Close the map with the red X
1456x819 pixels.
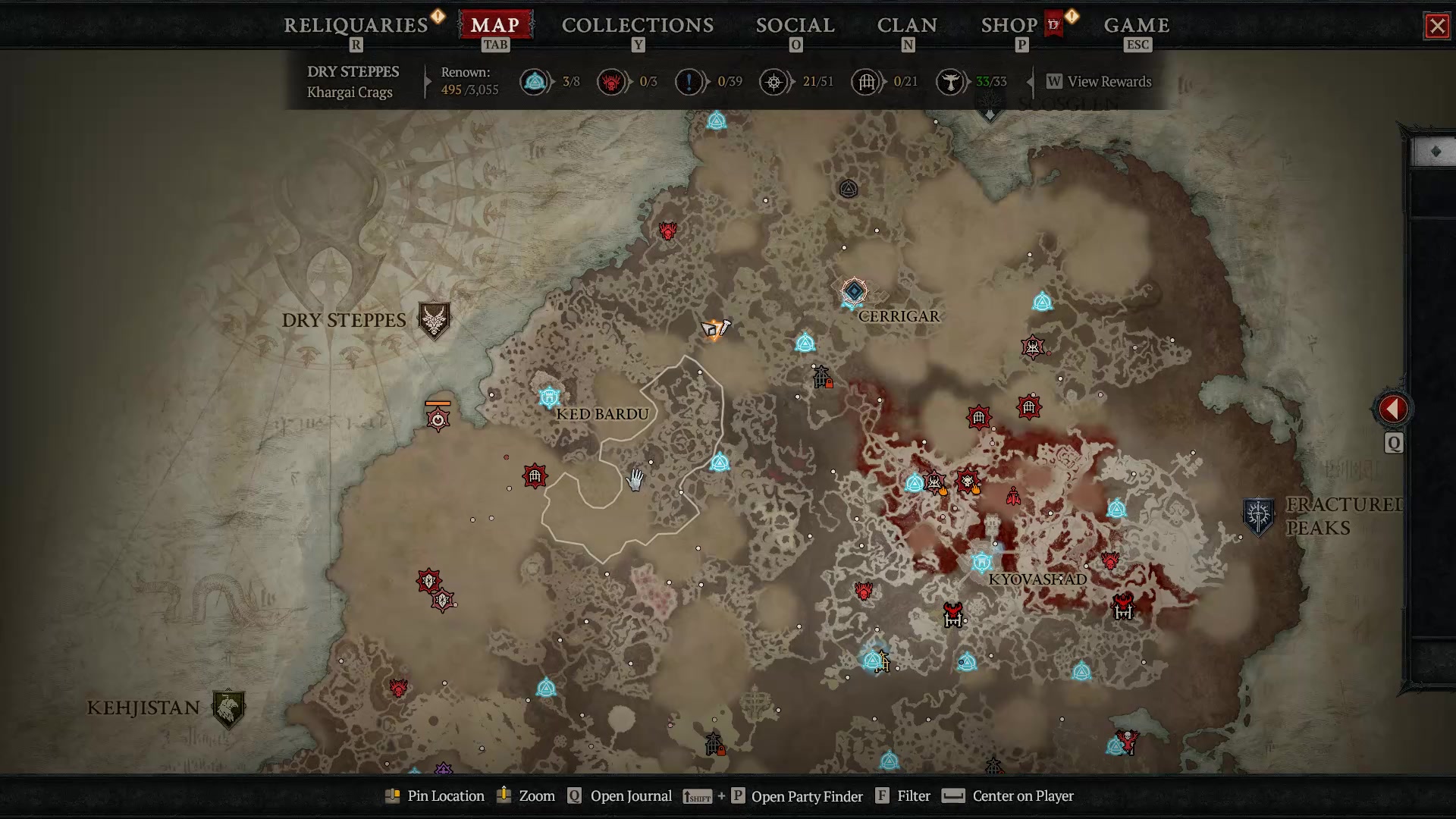(x=1436, y=27)
